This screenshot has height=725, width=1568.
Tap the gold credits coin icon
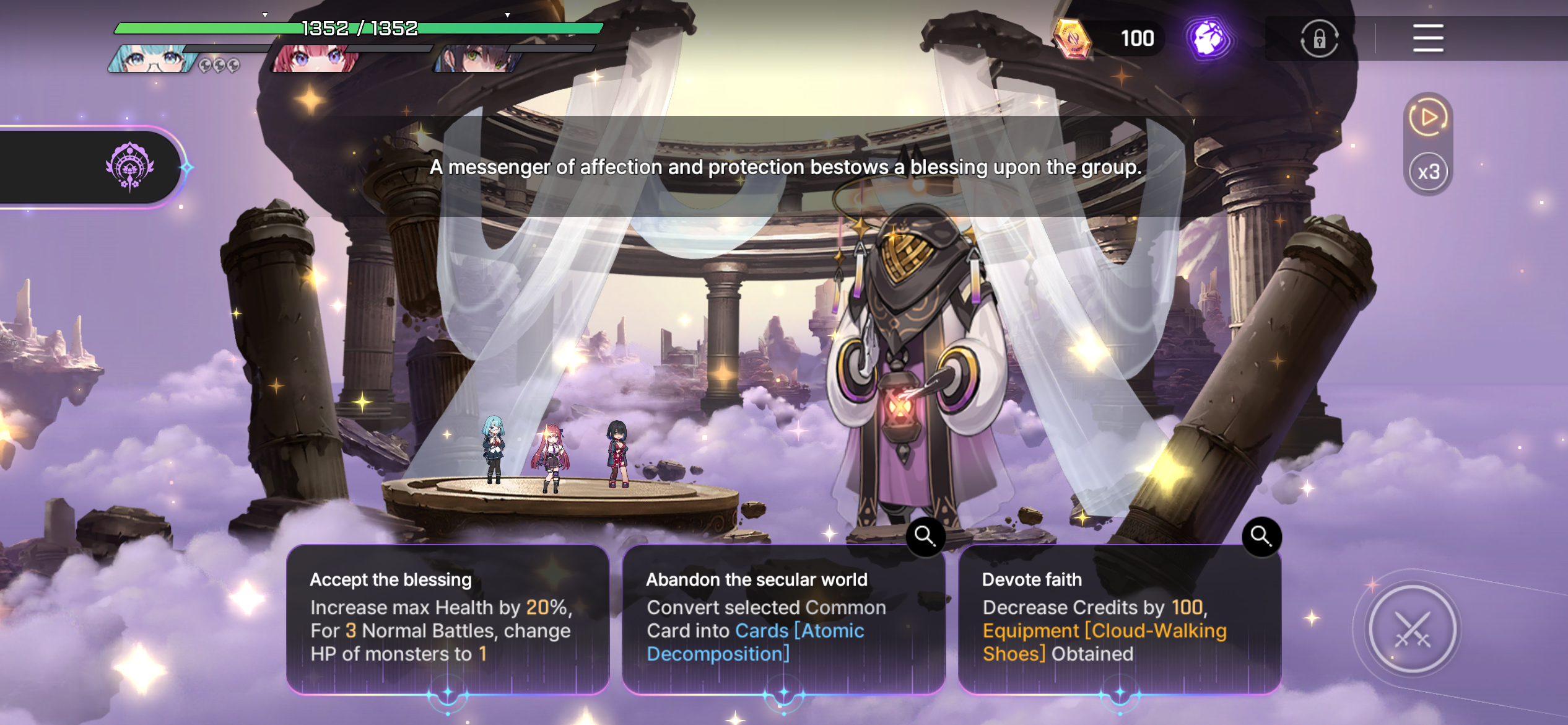(1073, 38)
